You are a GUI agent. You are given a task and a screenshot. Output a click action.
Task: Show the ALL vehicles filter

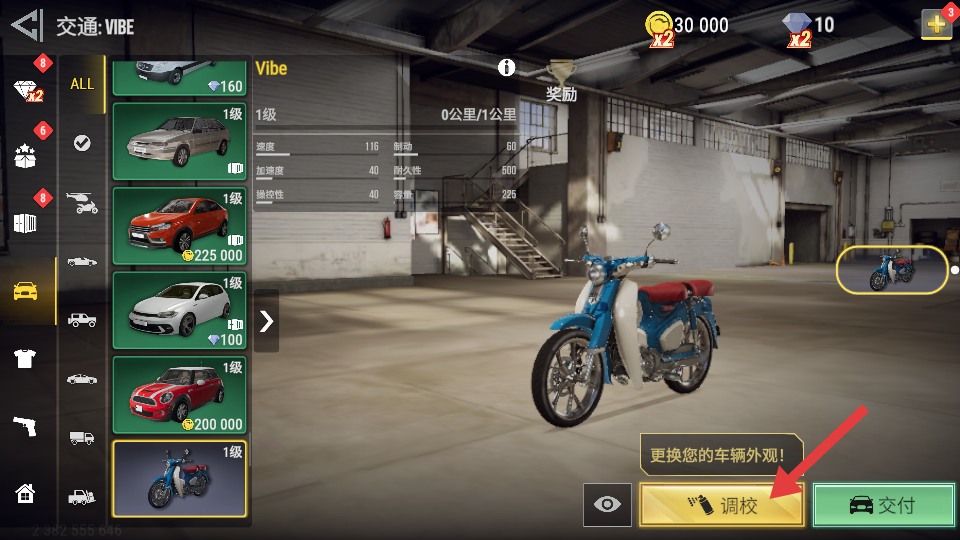coord(82,84)
